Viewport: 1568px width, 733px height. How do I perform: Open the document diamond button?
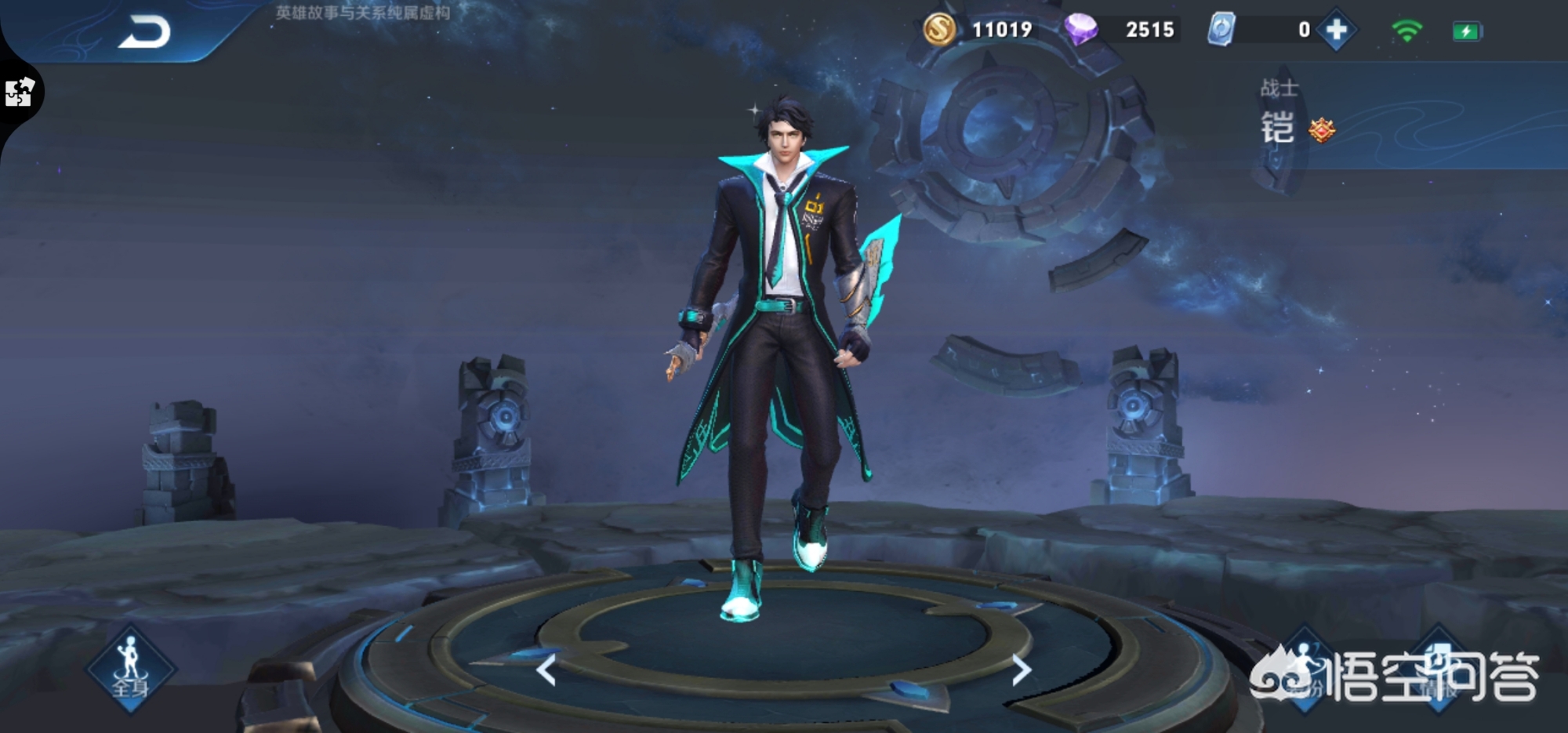[1439, 668]
